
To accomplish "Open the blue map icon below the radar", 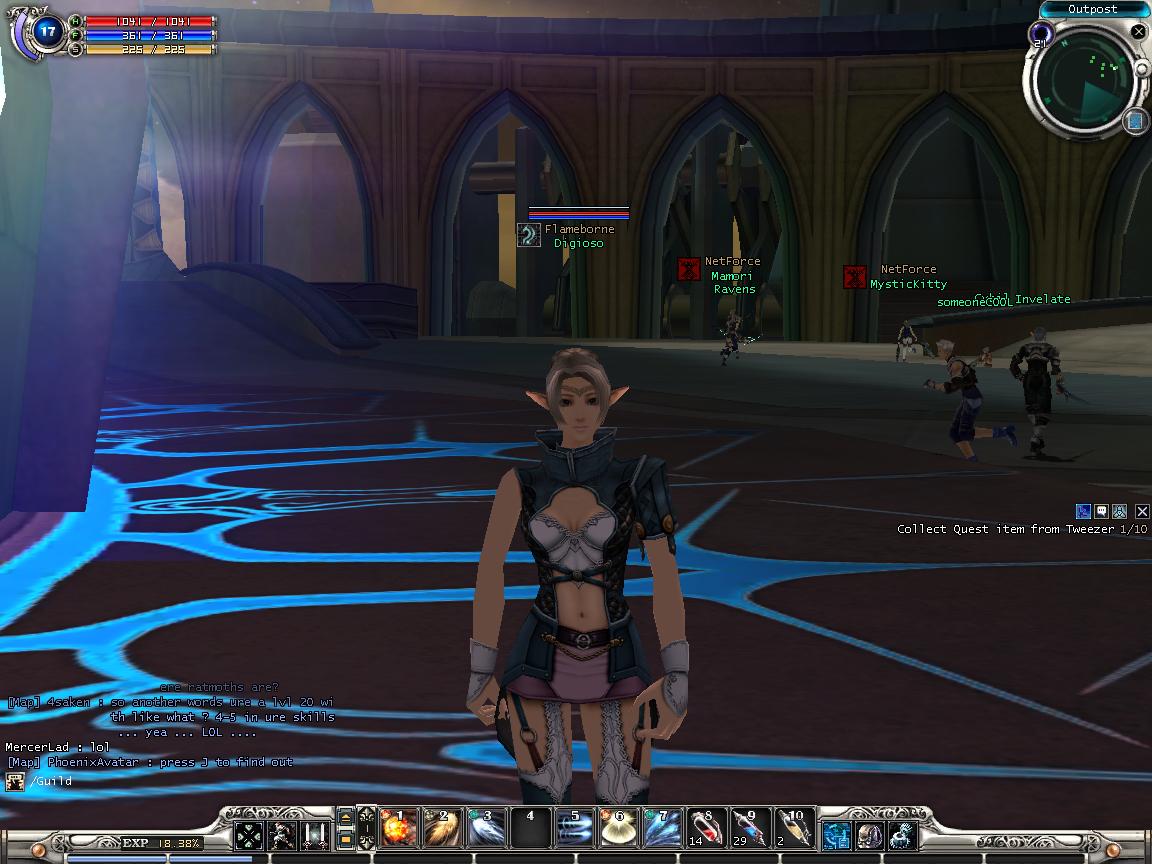I will (x=1134, y=122).
